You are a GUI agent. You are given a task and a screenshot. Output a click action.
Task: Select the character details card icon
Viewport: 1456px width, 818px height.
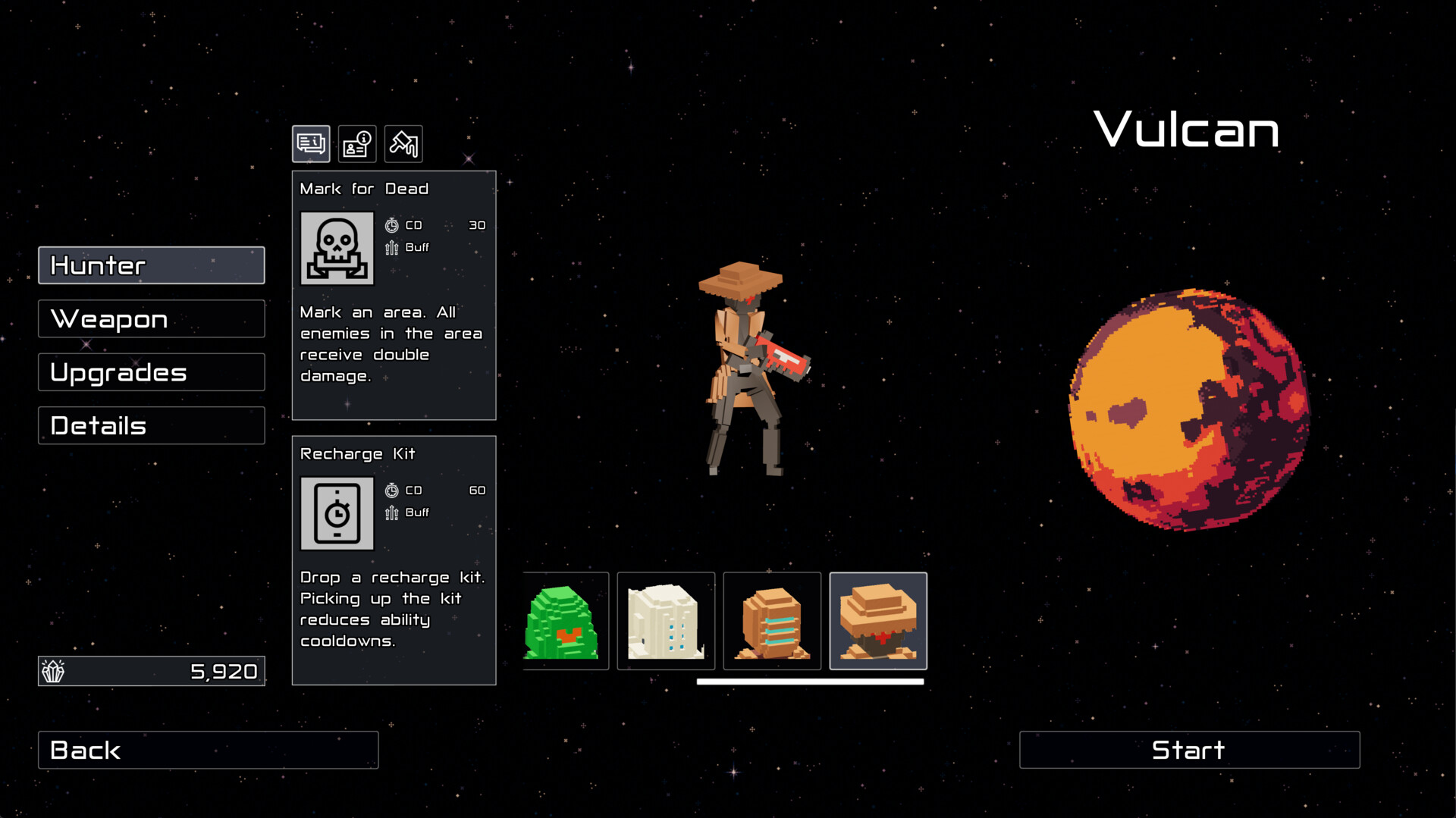[x=356, y=143]
